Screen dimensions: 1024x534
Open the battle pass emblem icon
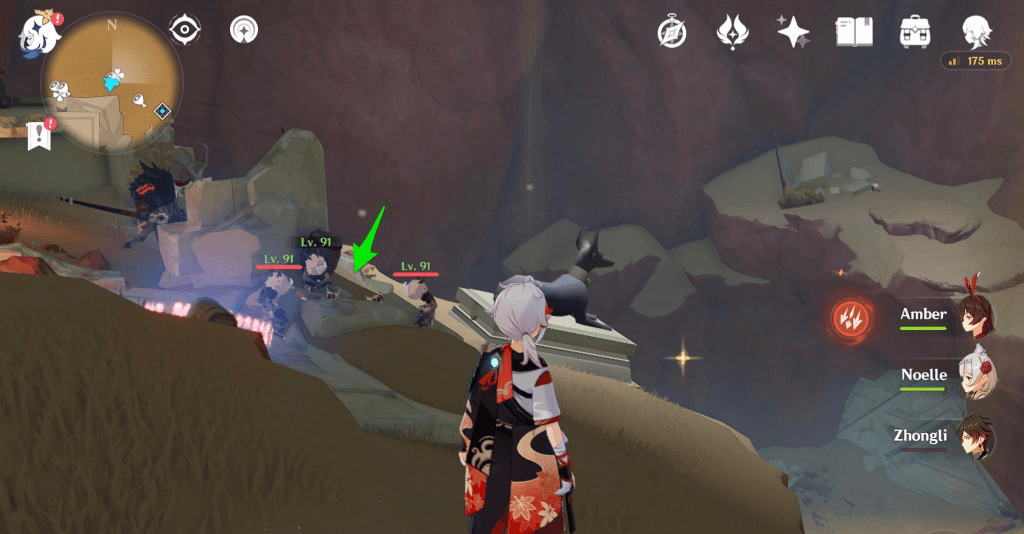coord(732,32)
